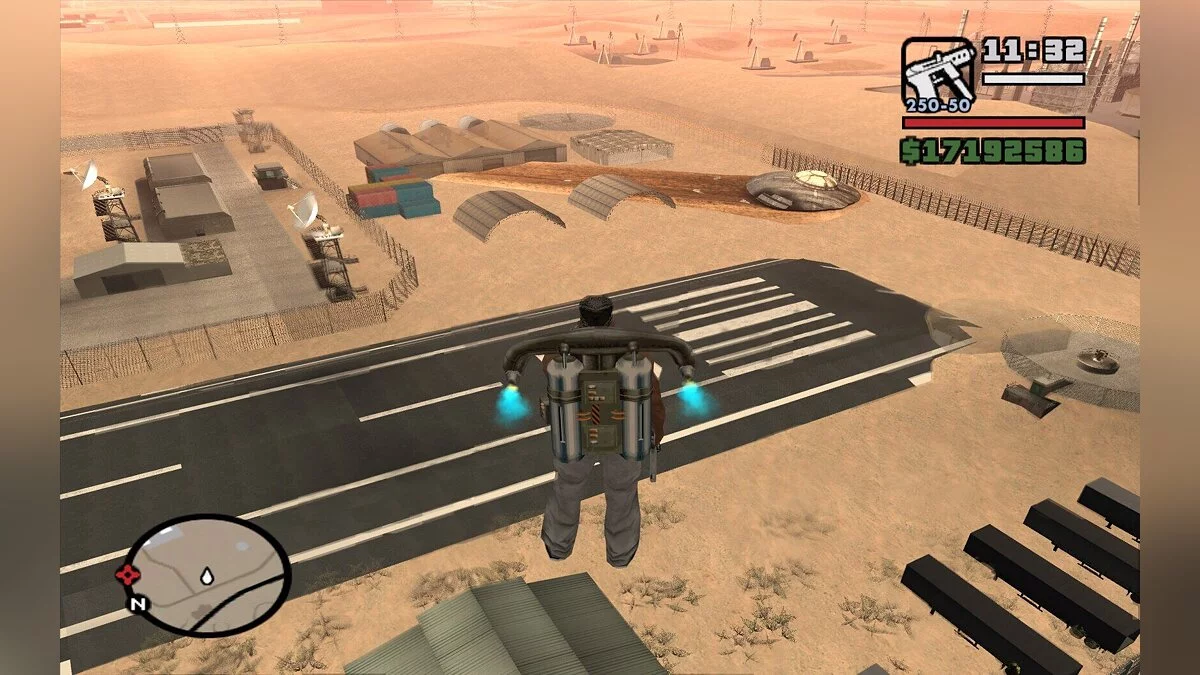Screen dimensions: 1200x675
Task: Click the red marker on the radar
Action: (x=127, y=574)
